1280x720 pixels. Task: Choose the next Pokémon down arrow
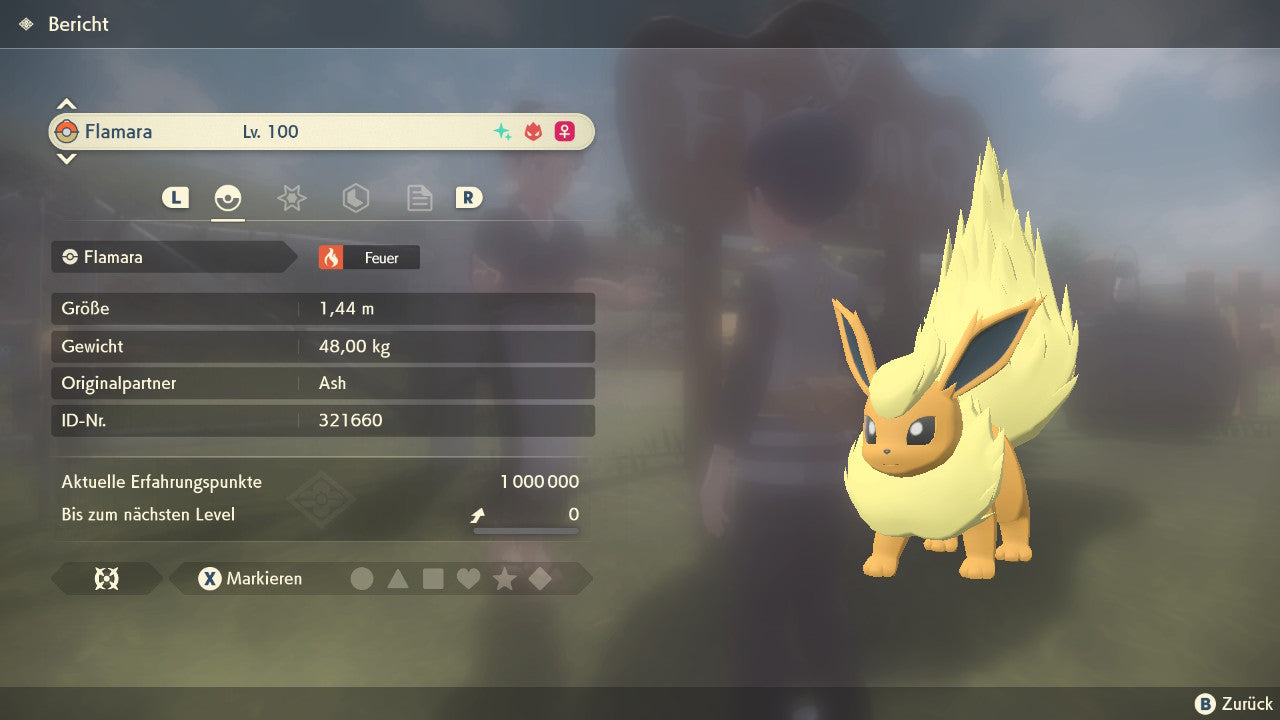pos(66,158)
